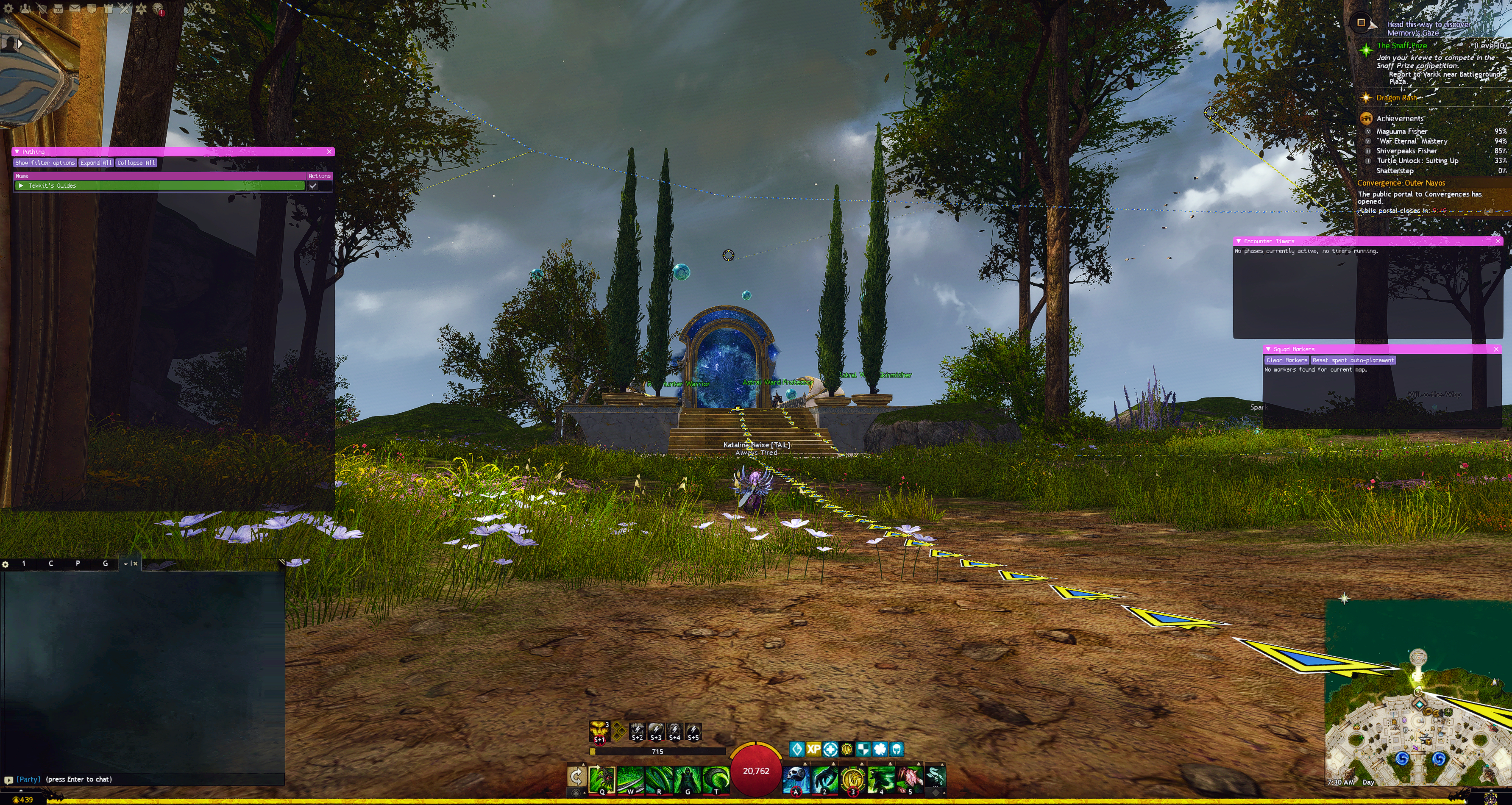Click the Show filter options button
The width and height of the screenshot is (1512, 805).
tap(45, 163)
